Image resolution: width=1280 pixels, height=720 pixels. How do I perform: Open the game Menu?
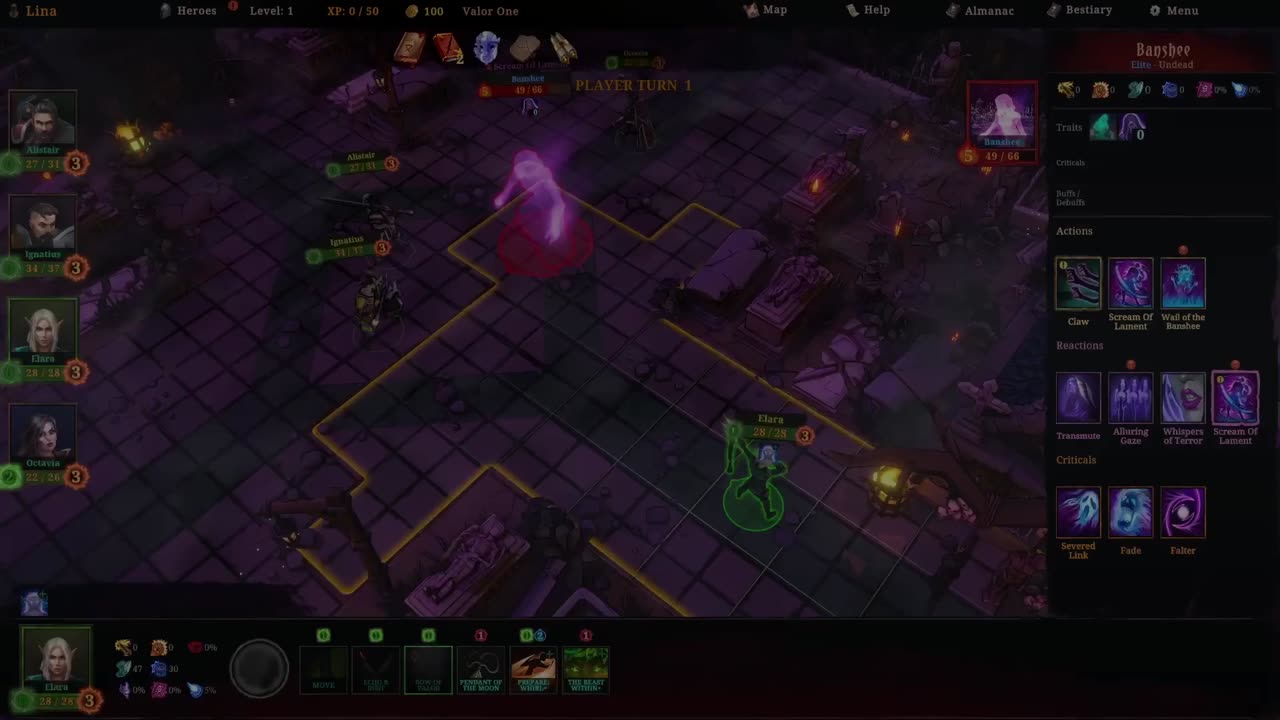tap(1174, 11)
